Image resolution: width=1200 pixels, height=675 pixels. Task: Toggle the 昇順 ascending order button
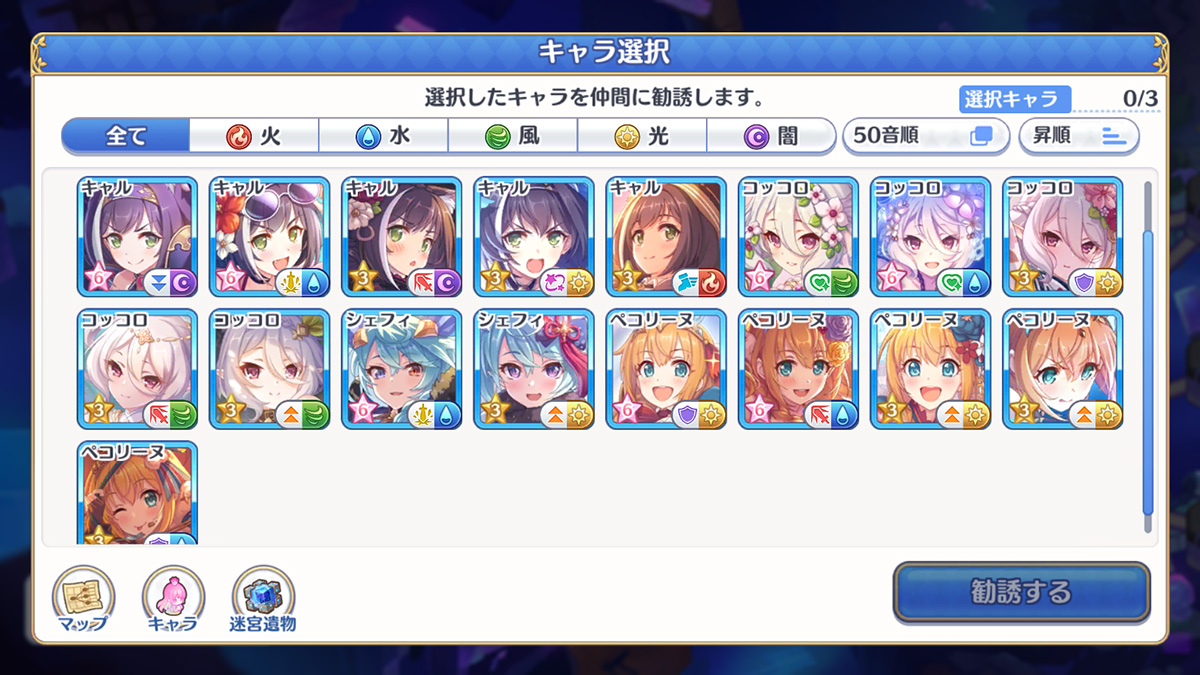1079,136
